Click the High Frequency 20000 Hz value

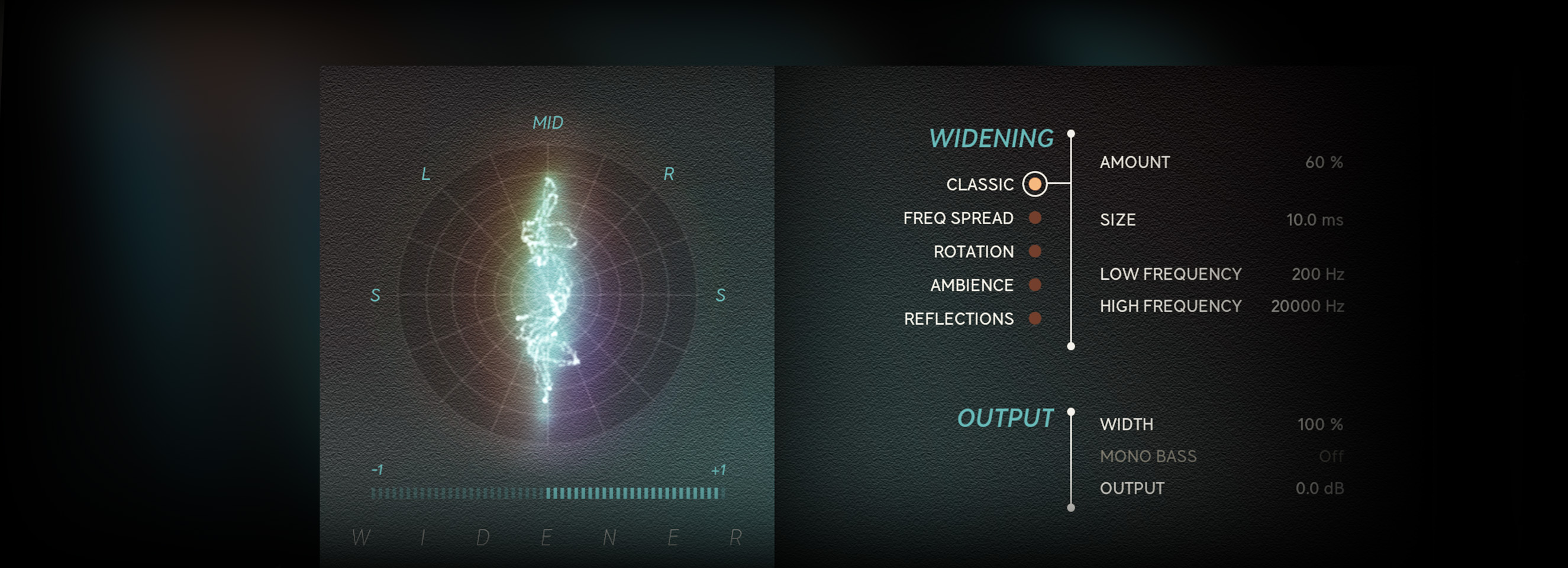tap(1307, 306)
